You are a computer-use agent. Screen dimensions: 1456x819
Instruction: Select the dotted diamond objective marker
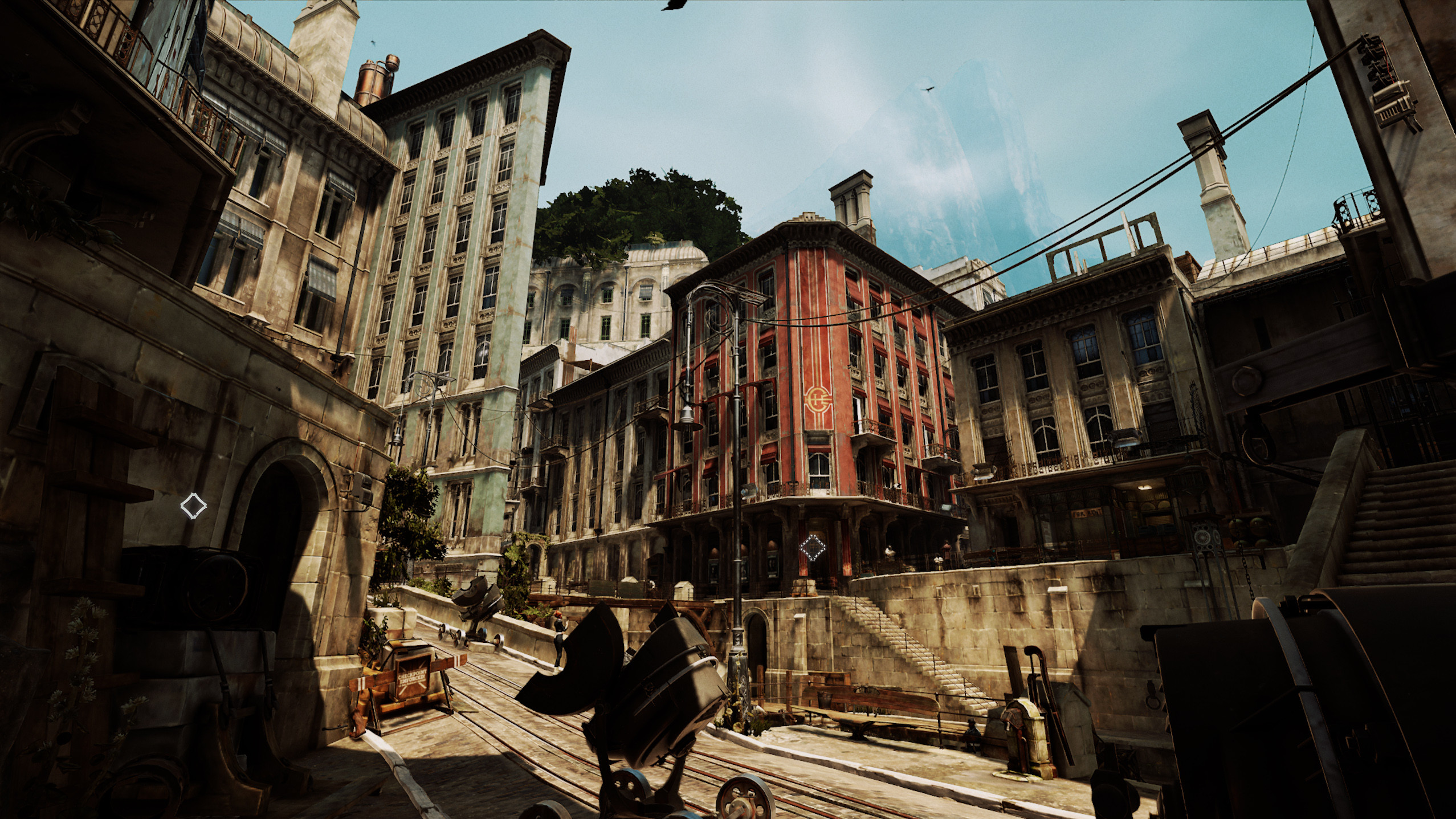(812, 548)
